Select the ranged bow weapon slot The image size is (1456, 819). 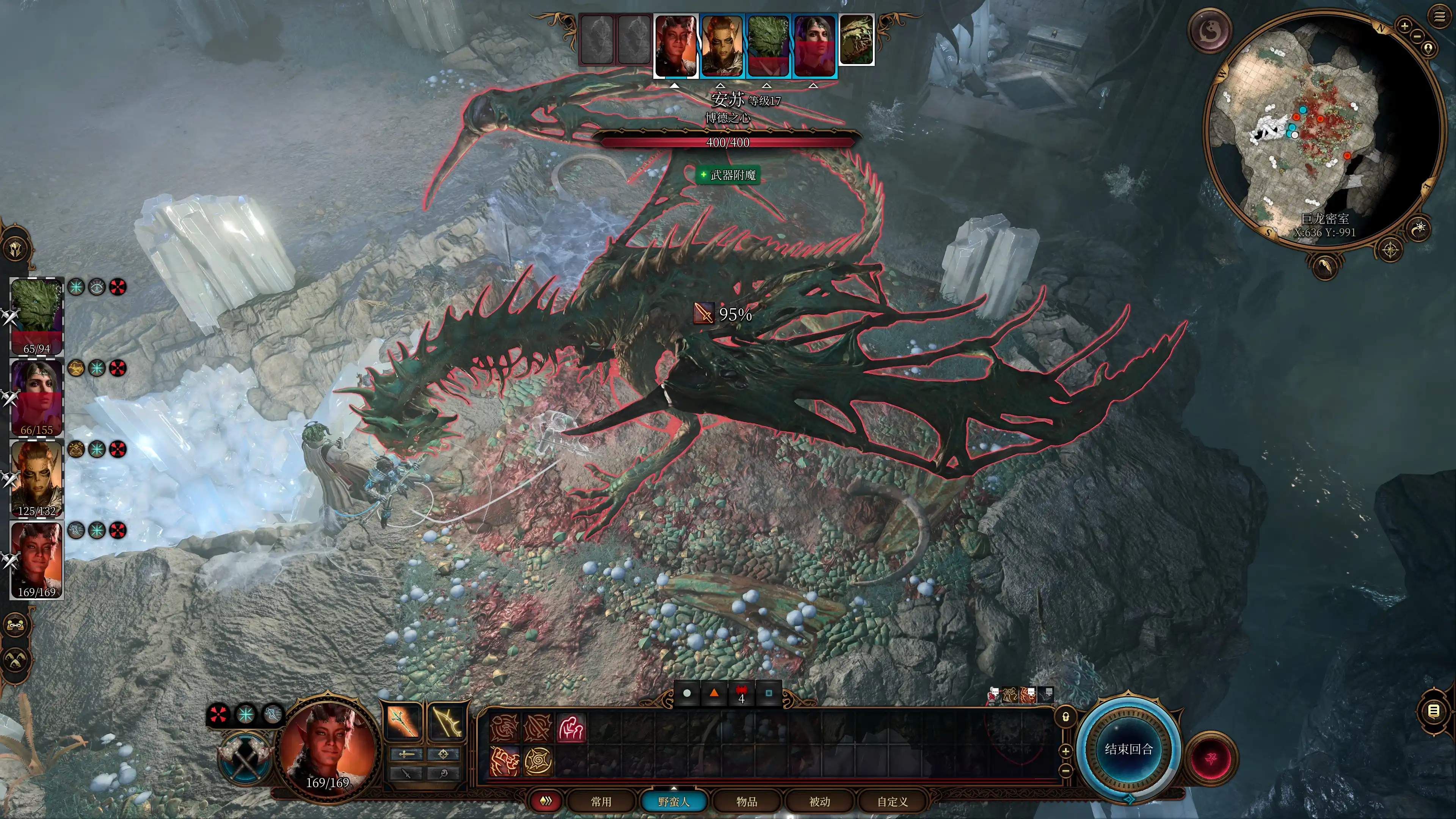pos(447,722)
